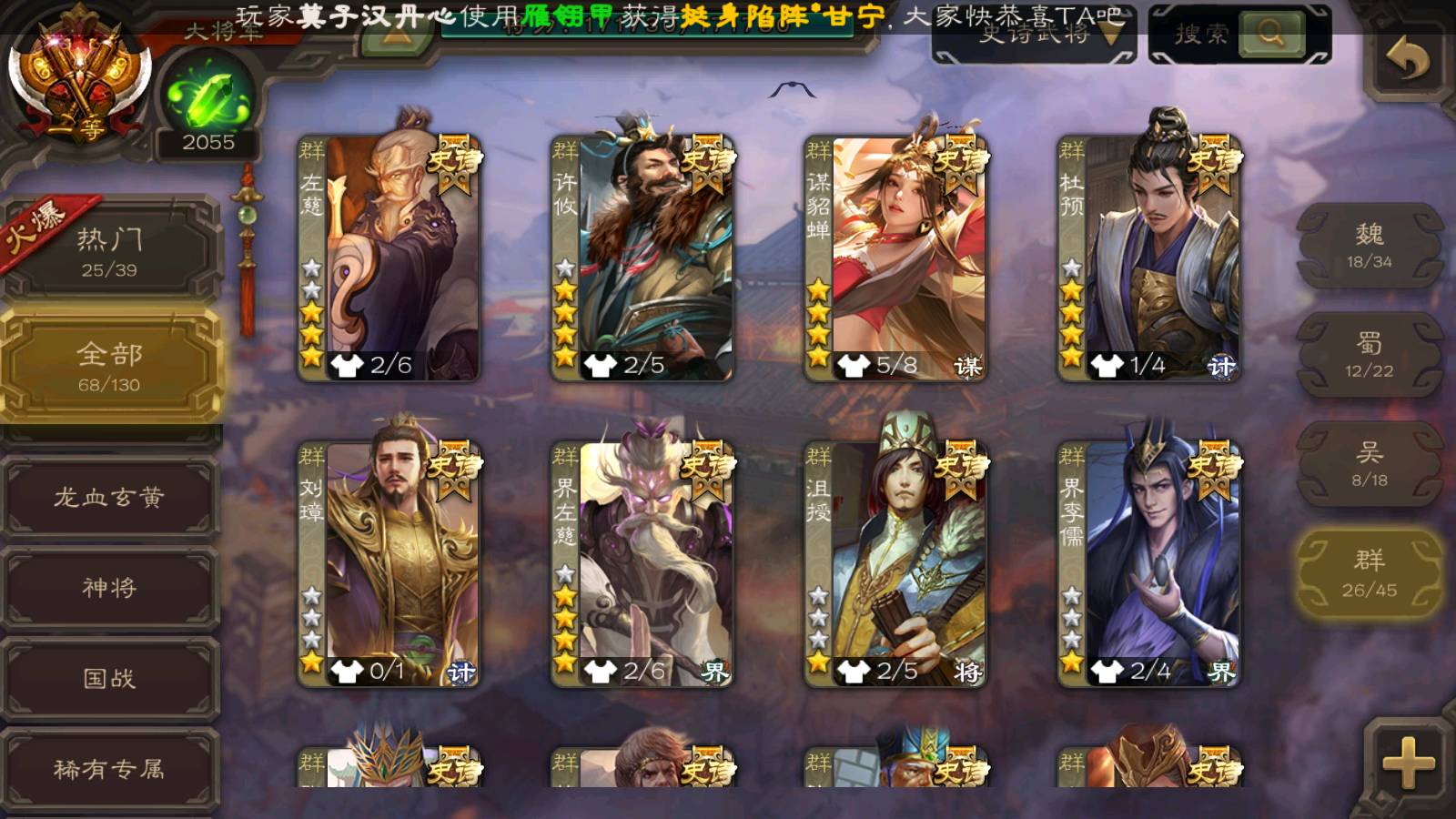This screenshot has width=1456, height=819.
Task: Filter heroes by 蜀 faction
Action: [x=1369, y=355]
